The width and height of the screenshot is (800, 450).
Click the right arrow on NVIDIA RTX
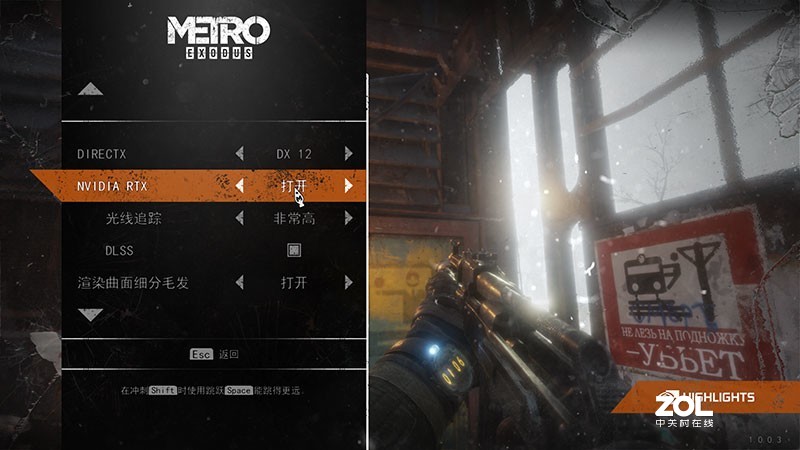click(348, 186)
